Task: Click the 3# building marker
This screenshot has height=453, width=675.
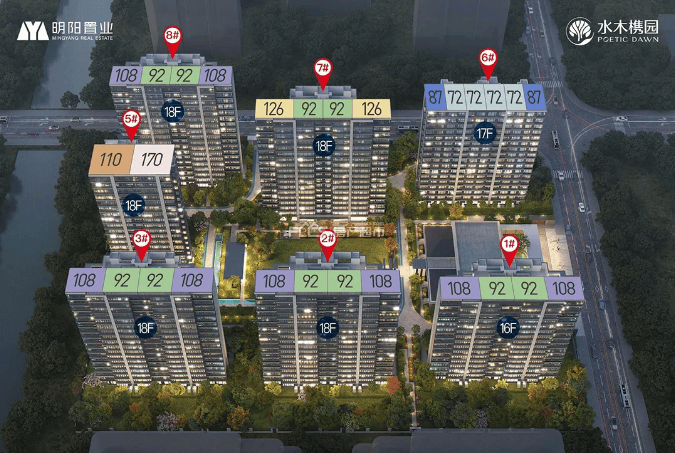Action: tap(141, 239)
